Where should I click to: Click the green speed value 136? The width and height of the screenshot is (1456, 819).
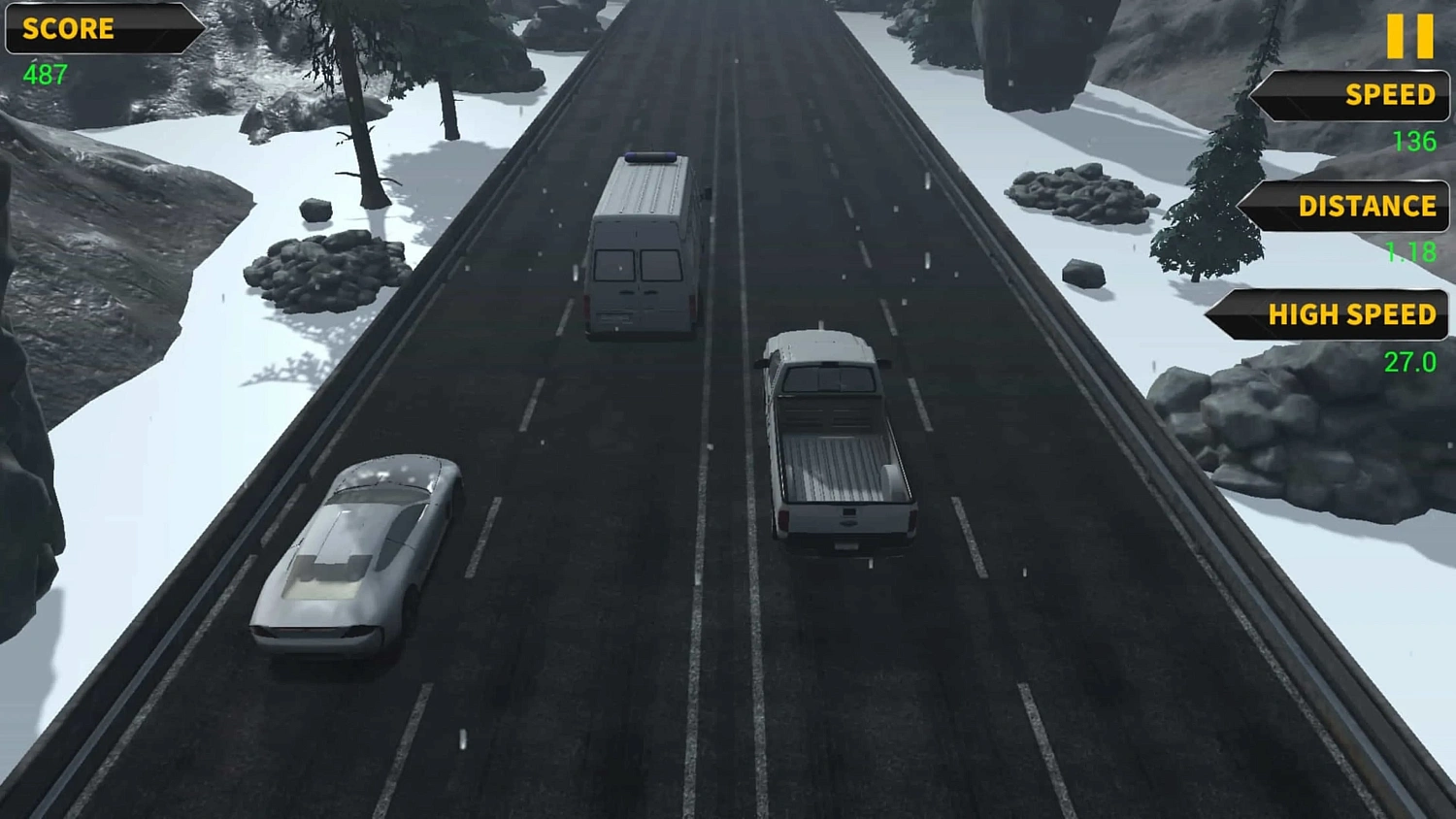(x=1416, y=142)
